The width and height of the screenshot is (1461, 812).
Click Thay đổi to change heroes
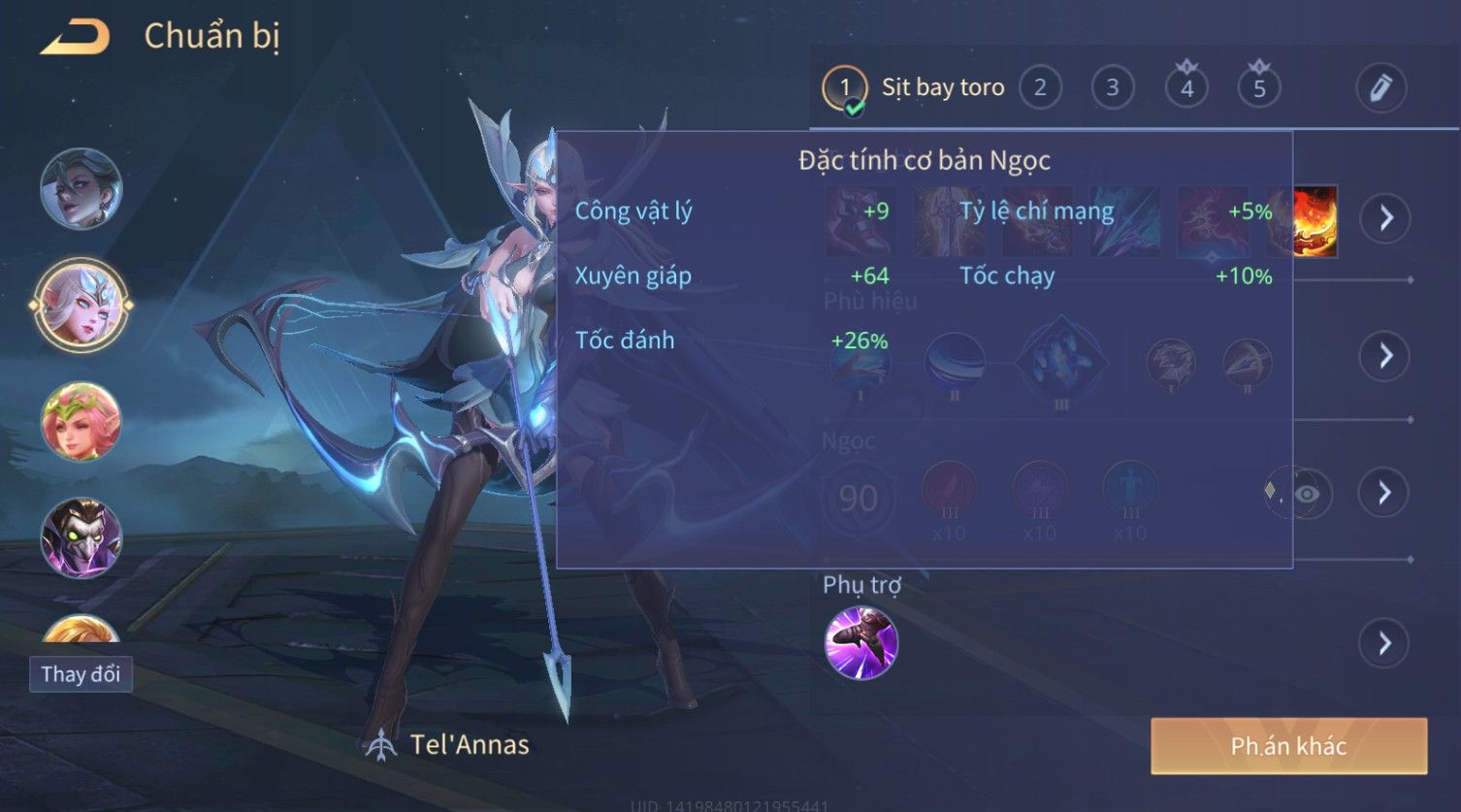pos(81,674)
